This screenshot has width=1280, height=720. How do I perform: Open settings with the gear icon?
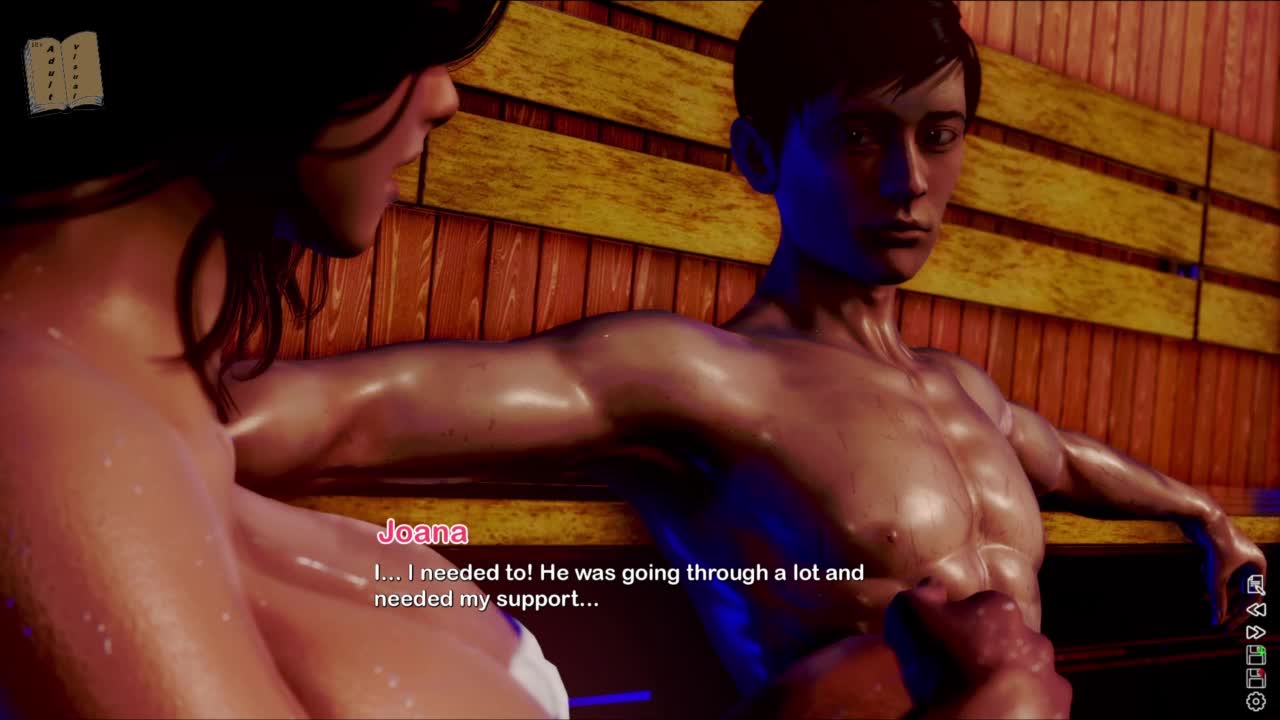point(1255,702)
